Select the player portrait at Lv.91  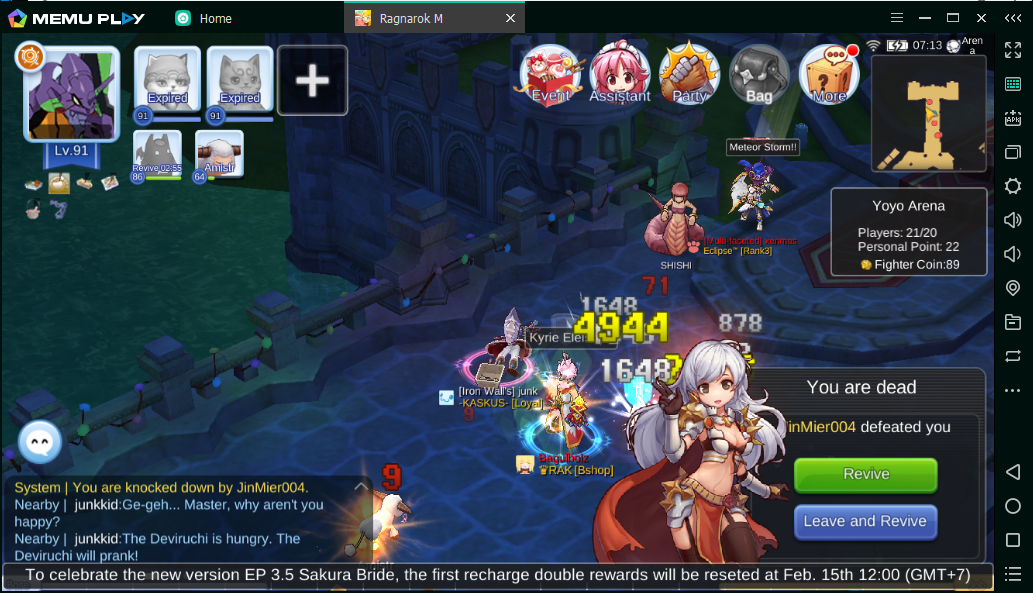click(x=71, y=95)
